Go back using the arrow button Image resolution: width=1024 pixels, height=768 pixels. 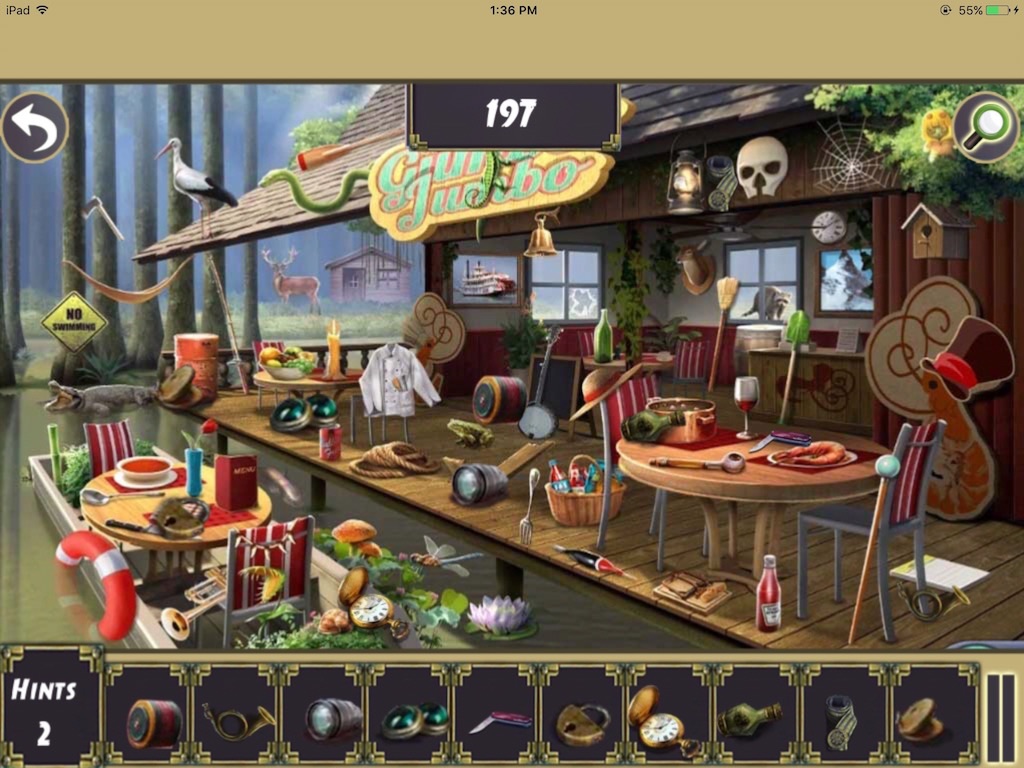(34, 128)
